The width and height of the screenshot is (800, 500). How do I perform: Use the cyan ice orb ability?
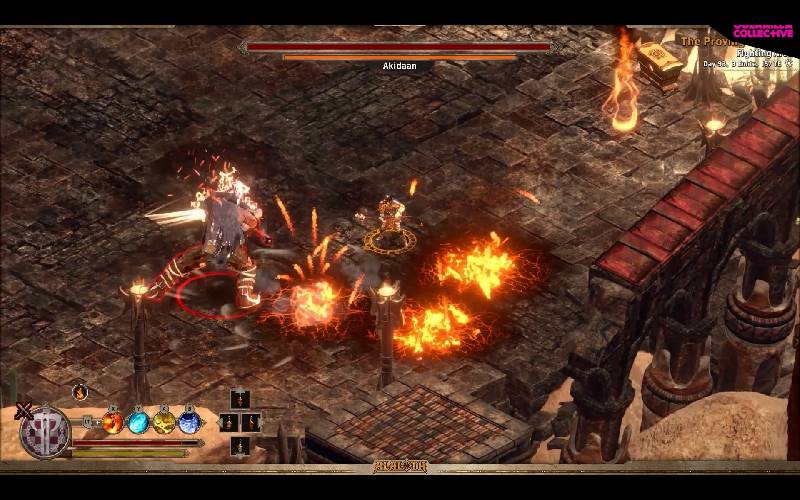pyautogui.click(x=138, y=423)
